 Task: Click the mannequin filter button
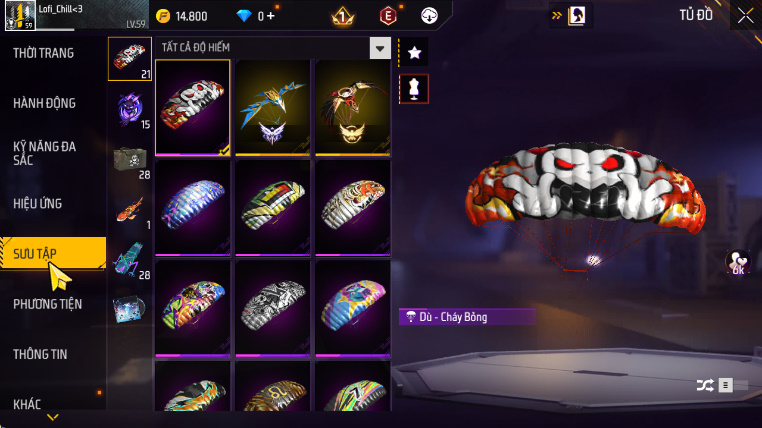[413, 88]
